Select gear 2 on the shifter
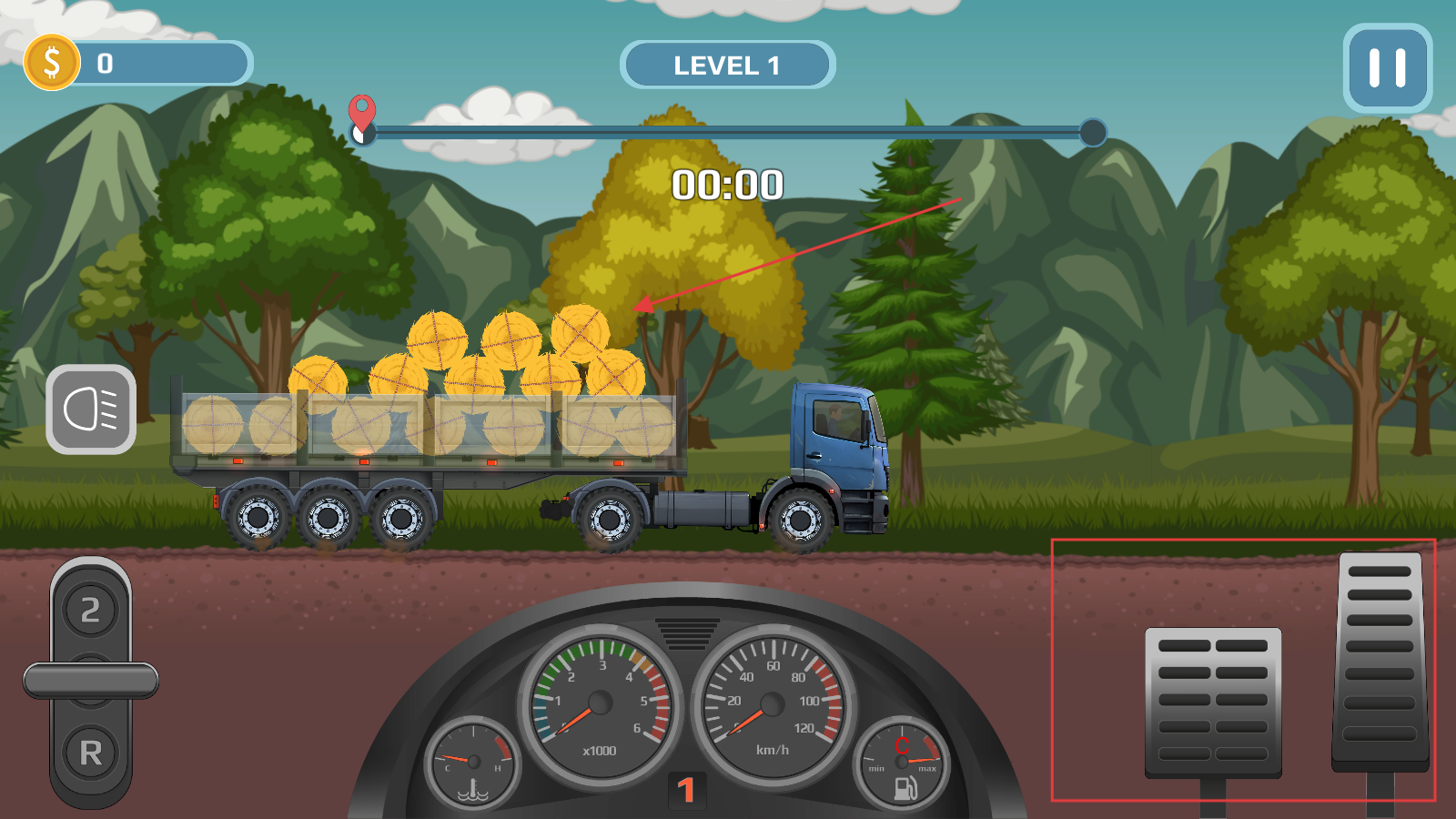Image resolution: width=1456 pixels, height=819 pixels. [91, 610]
